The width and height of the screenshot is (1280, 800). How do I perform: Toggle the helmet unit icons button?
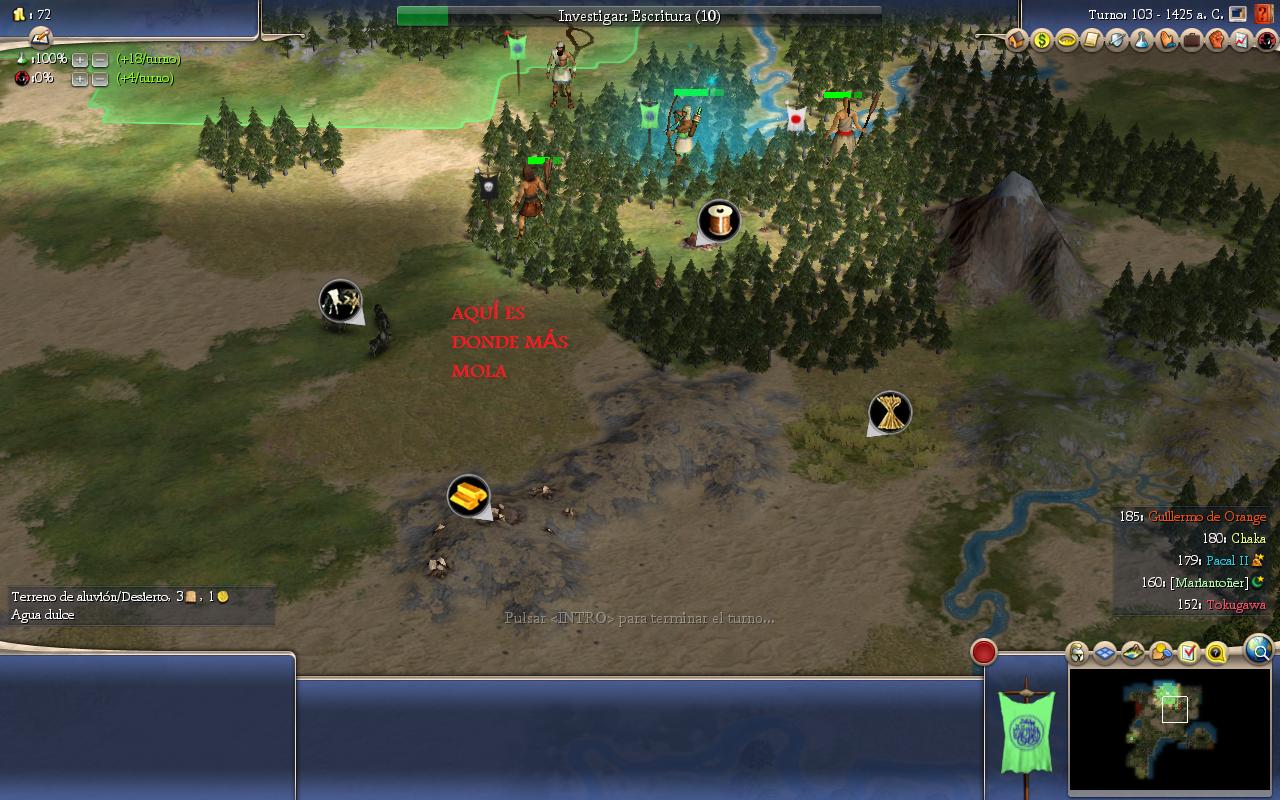1078,653
